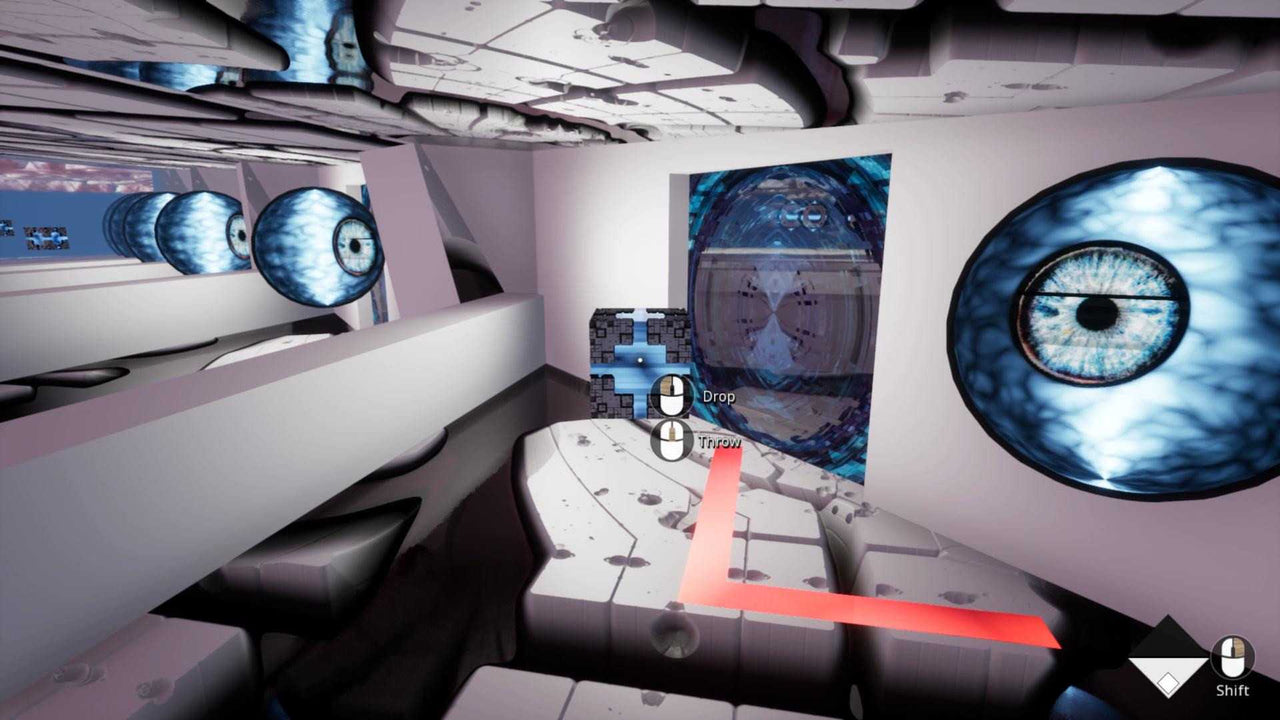1280x720 pixels.
Task: Select the Drop label text
Action: click(718, 396)
